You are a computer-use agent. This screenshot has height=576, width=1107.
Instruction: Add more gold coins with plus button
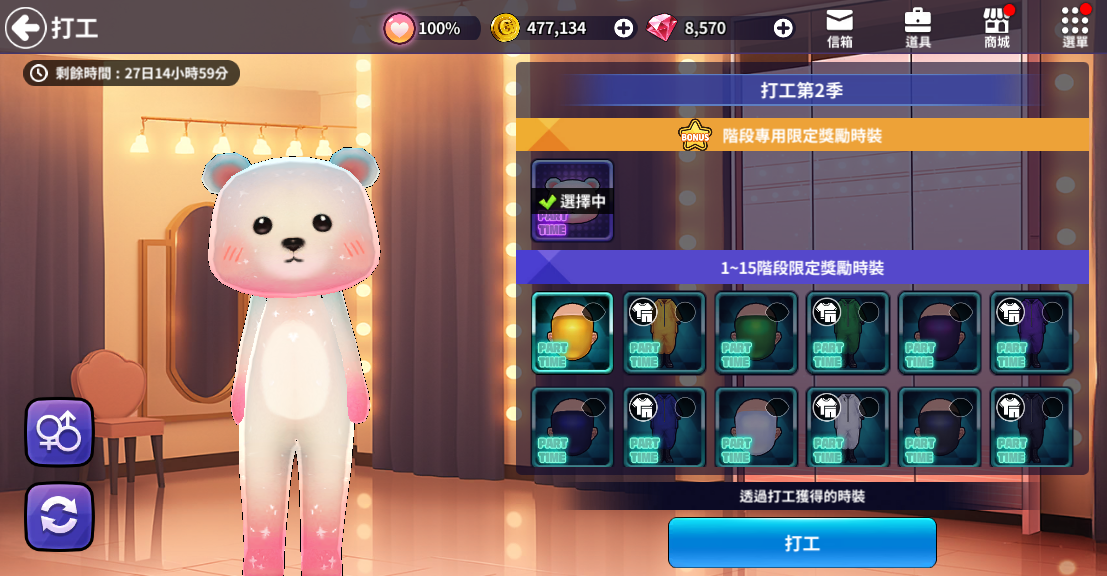[624, 28]
